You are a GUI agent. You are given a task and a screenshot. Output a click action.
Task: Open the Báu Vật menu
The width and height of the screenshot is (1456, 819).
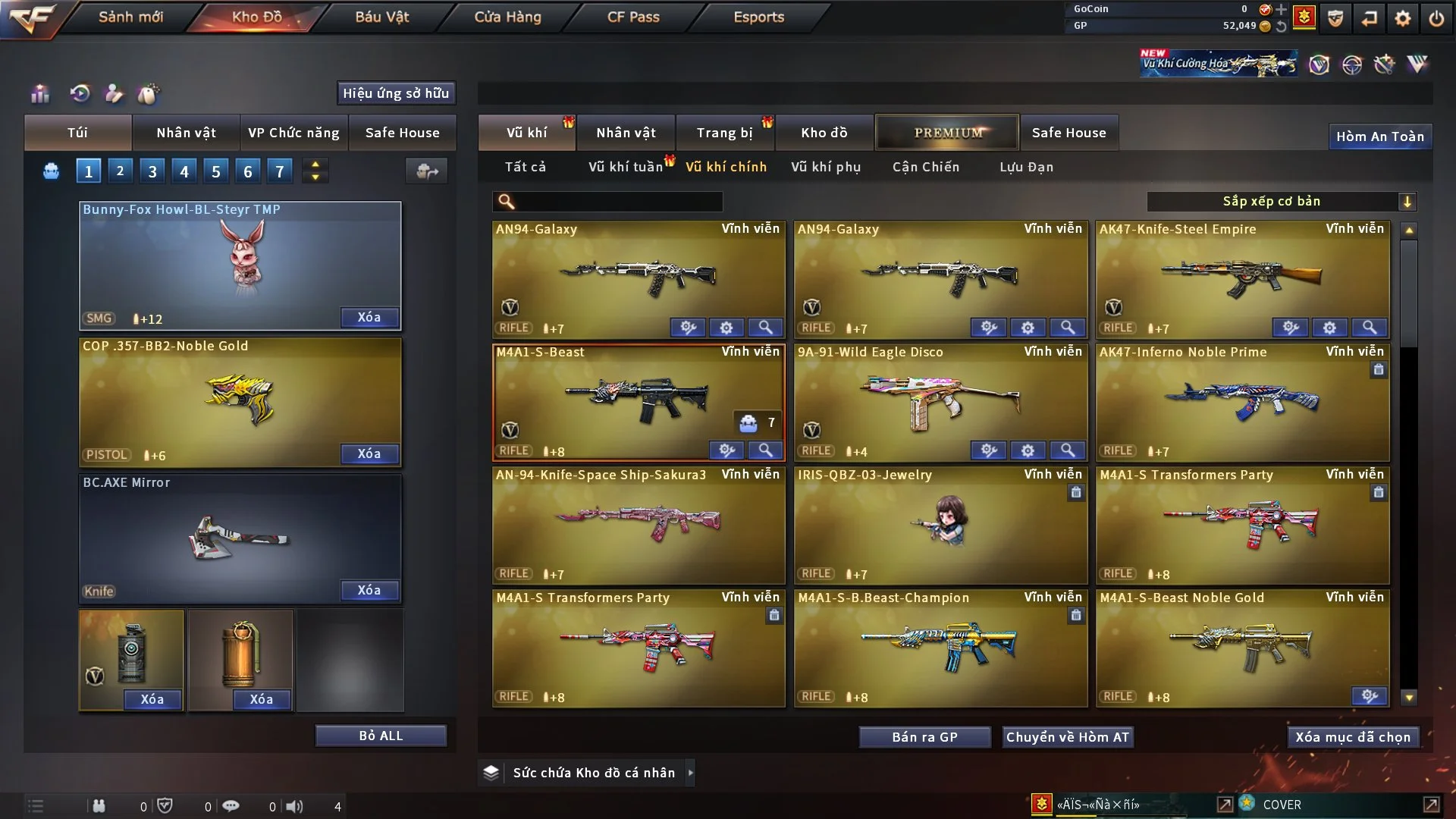coord(381,17)
